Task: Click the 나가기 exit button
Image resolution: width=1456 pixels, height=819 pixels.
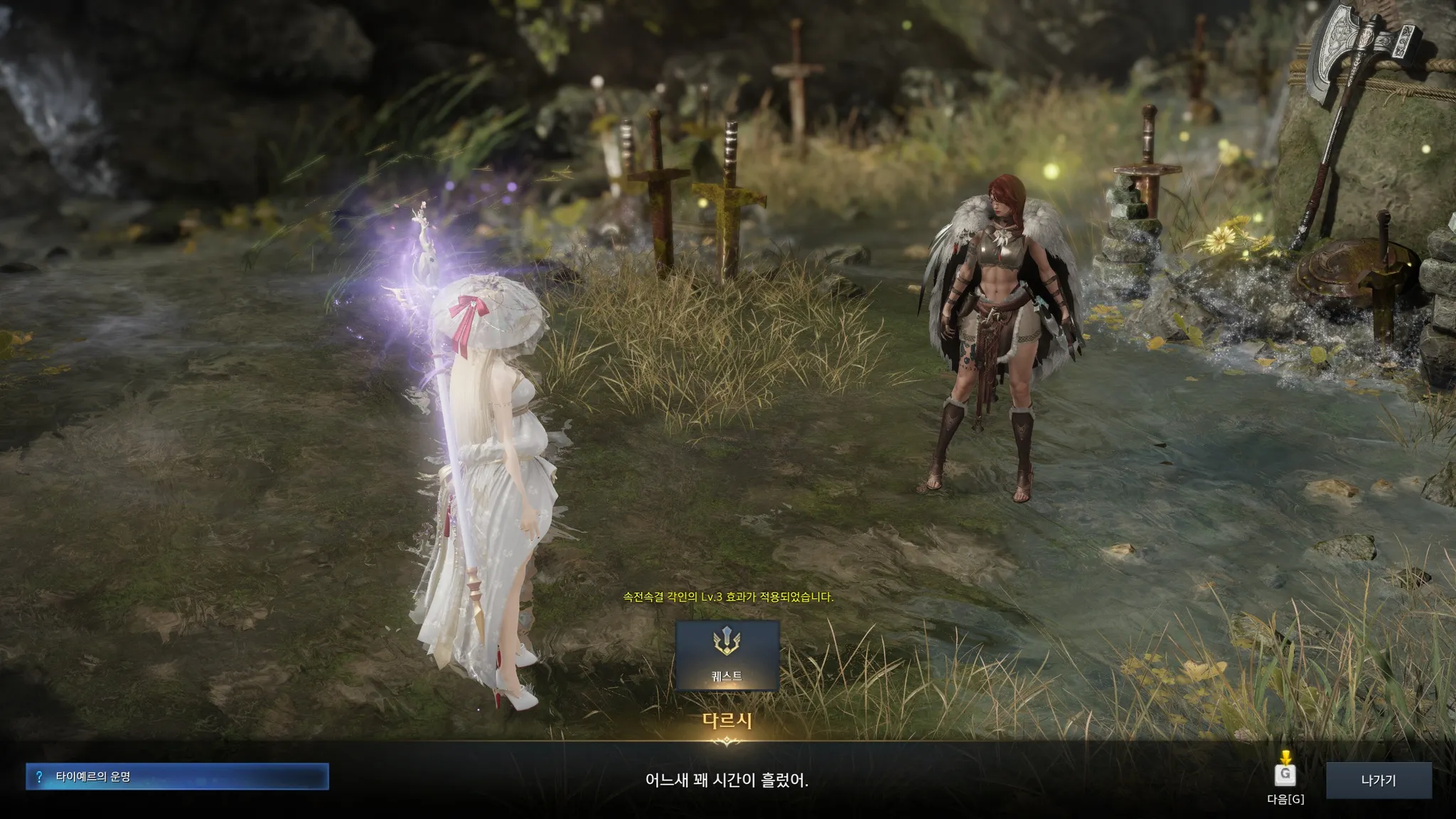Action: [1378, 780]
